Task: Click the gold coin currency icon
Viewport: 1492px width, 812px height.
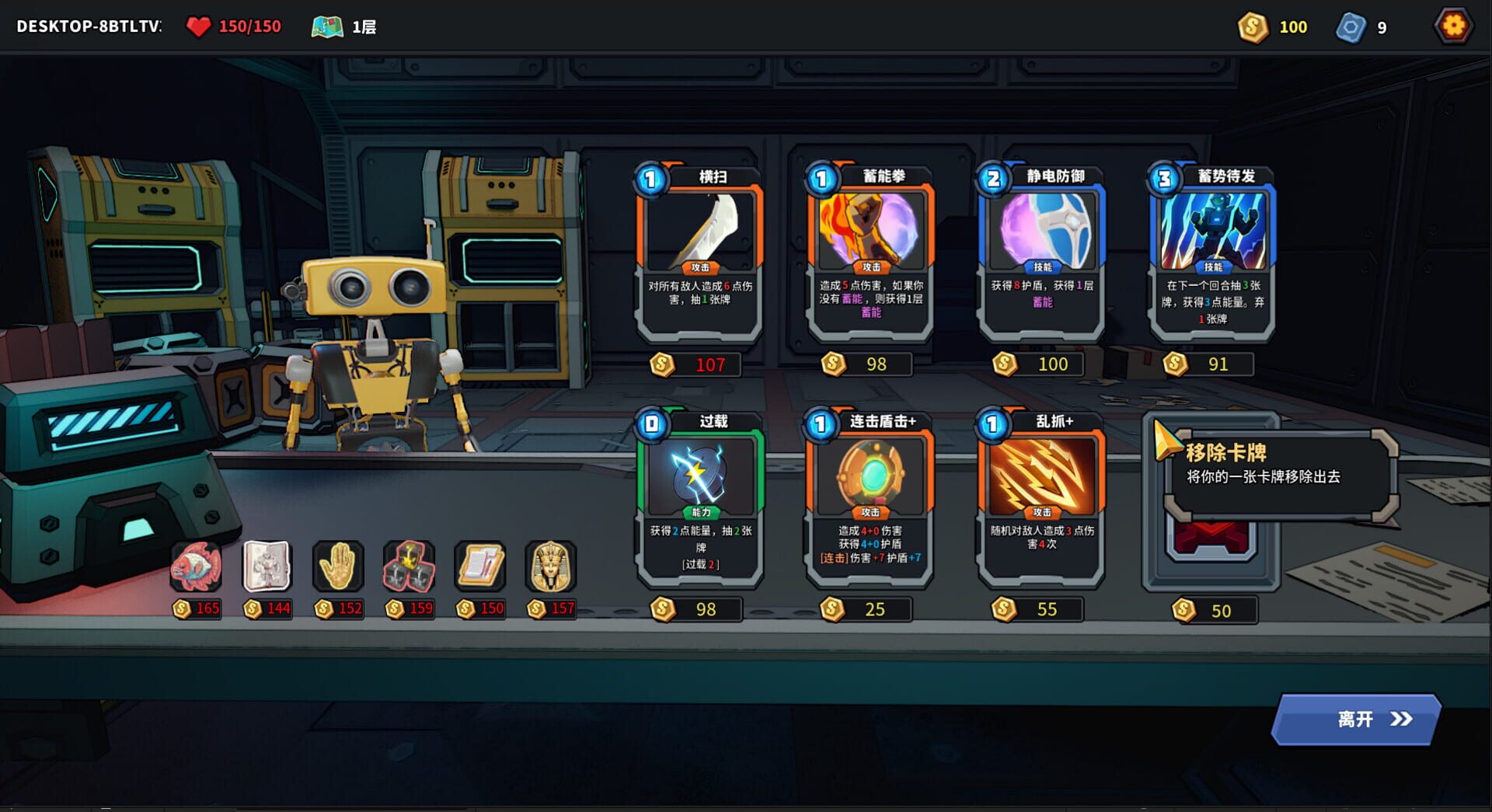Action: tap(1252, 27)
